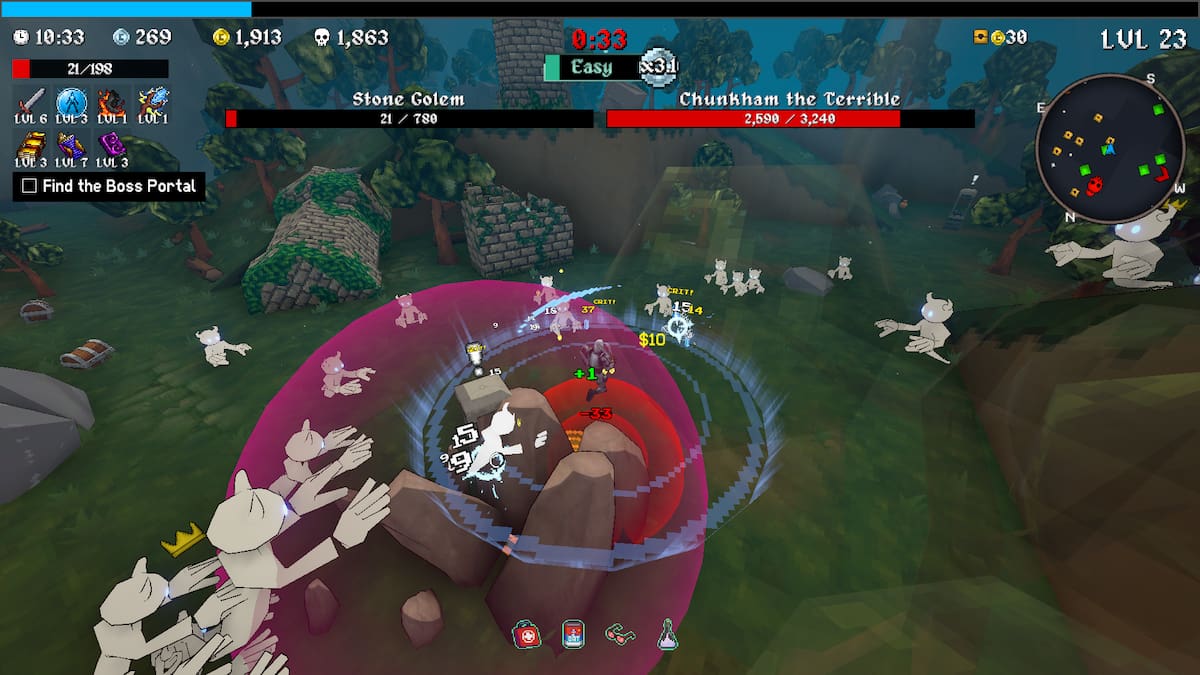This screenshot has width=1200, height=675.
Task: Toggle the Find the Boss Portal objective
Action: (30, 186)
